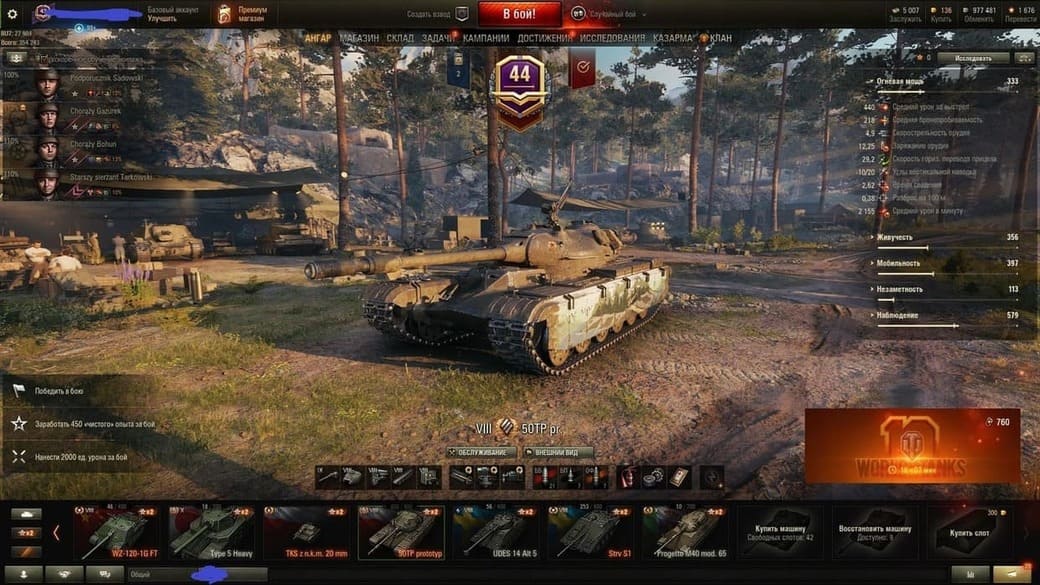Pick the Progetto M40 mod. 65 tank
The height and width of the screenshot is (585, 1040).
point(684,532)
